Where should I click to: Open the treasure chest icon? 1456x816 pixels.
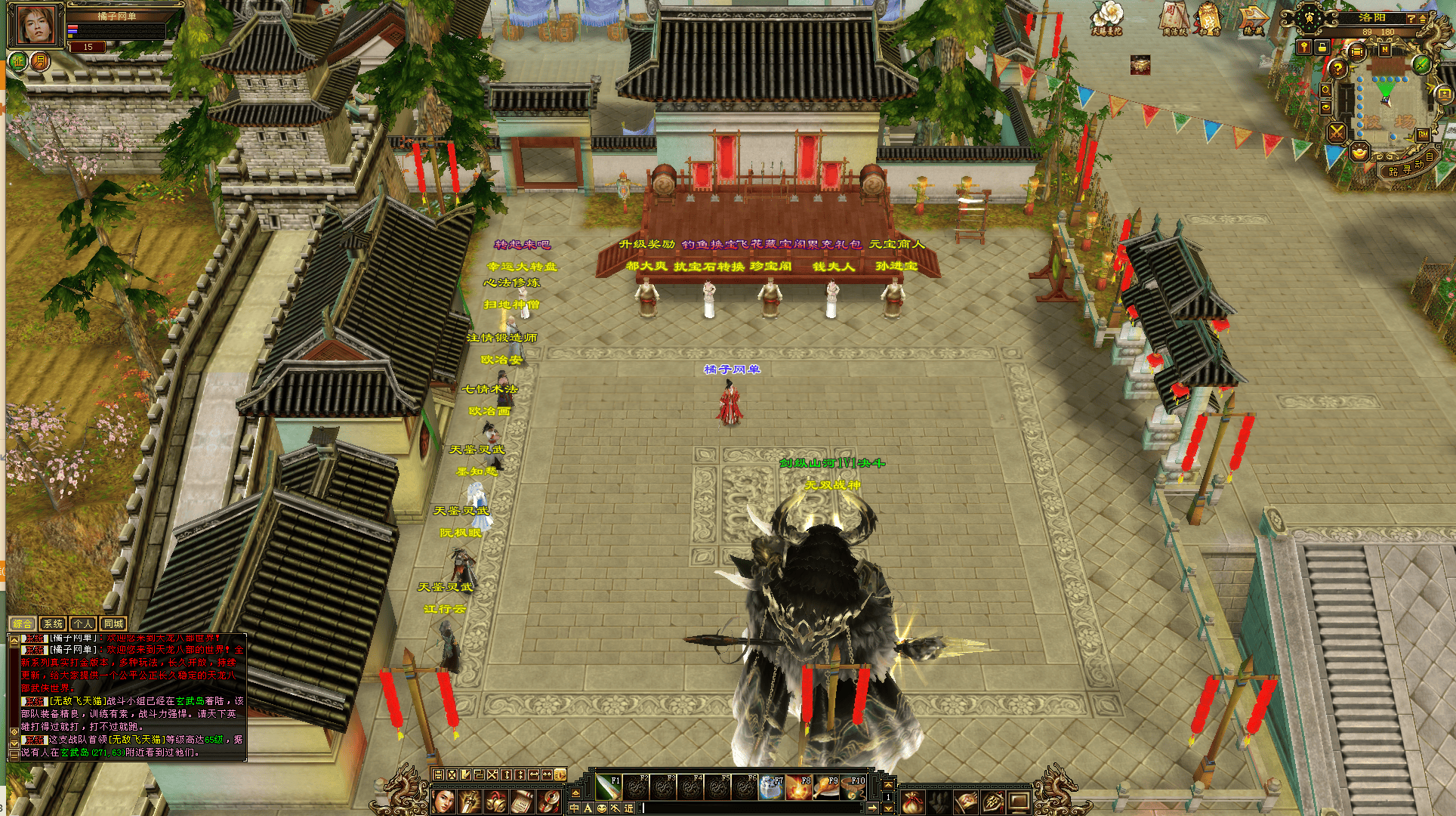1140,65
